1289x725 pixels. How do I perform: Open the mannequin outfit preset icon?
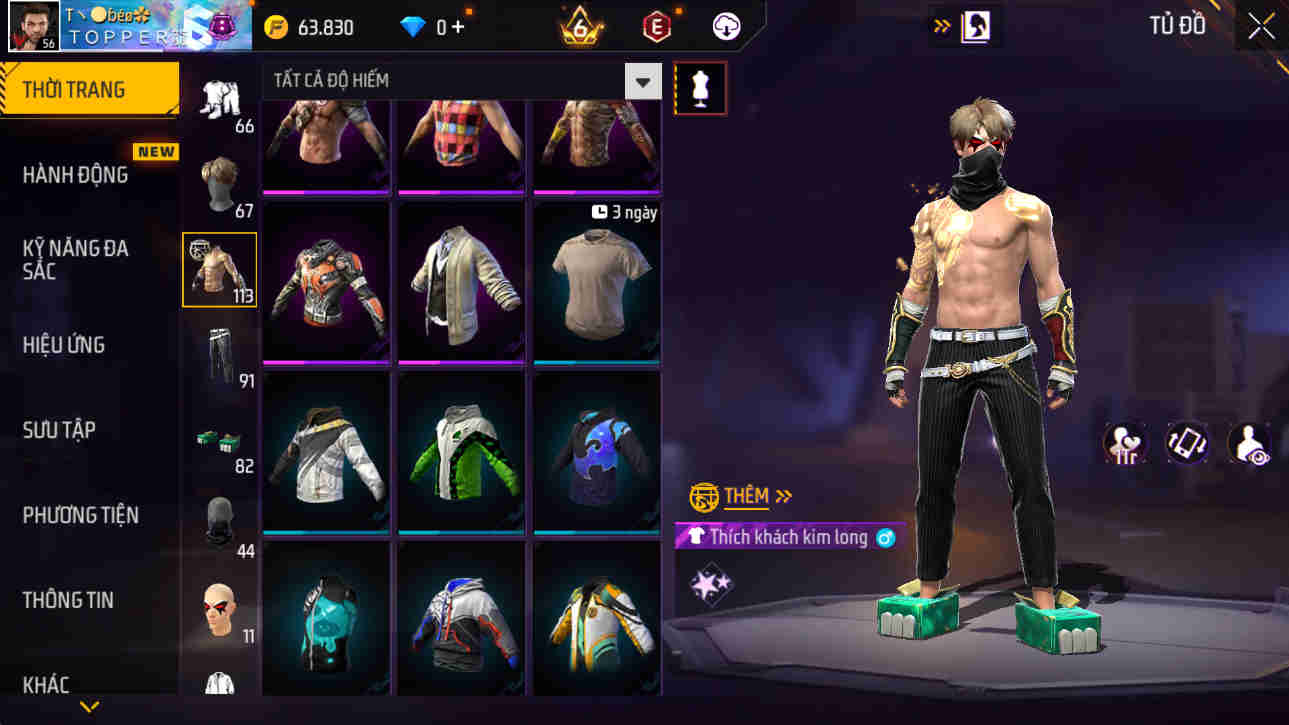pos(700,88)
